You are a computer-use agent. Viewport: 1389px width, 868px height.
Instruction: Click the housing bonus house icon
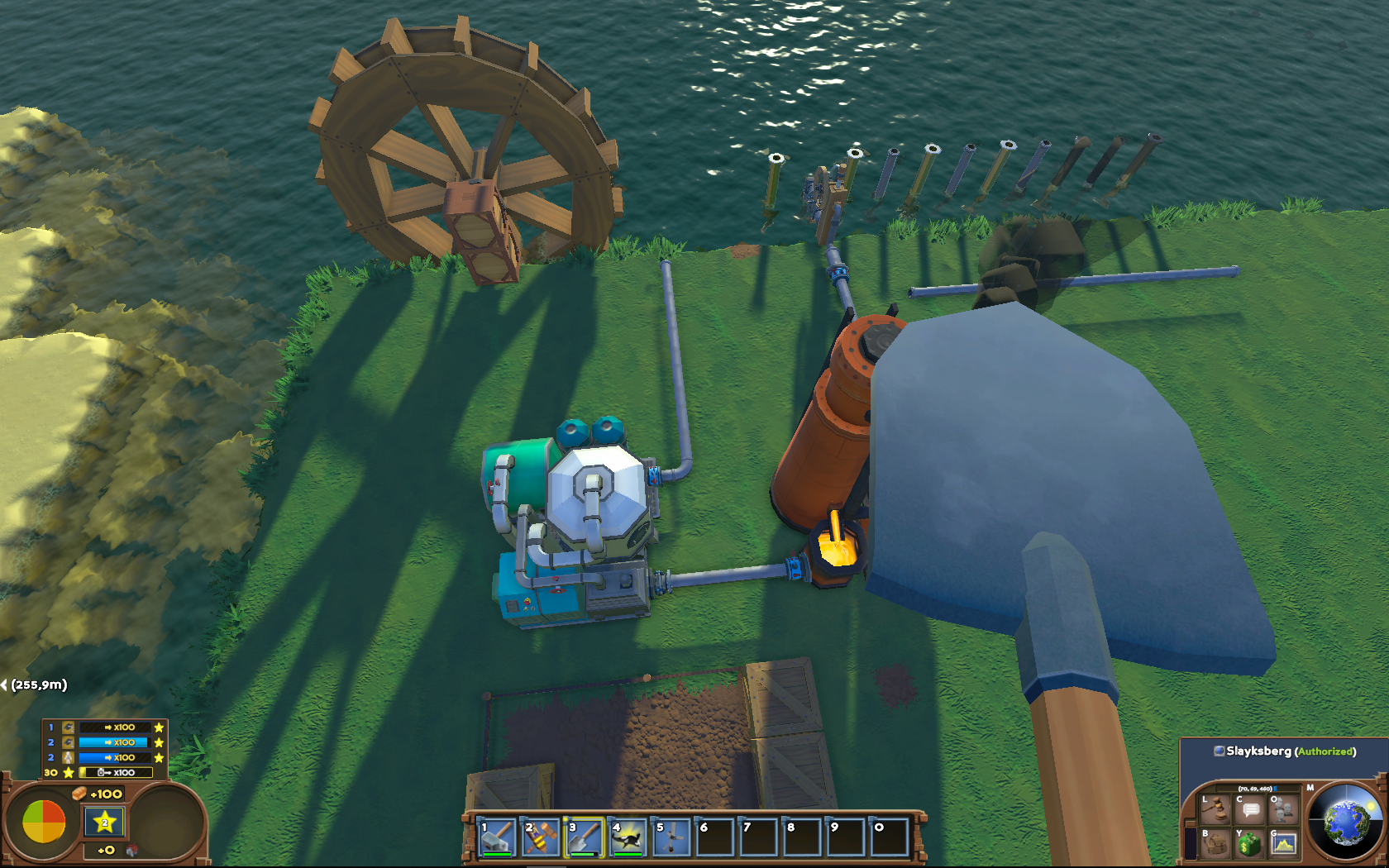click(x=131, y=850)
